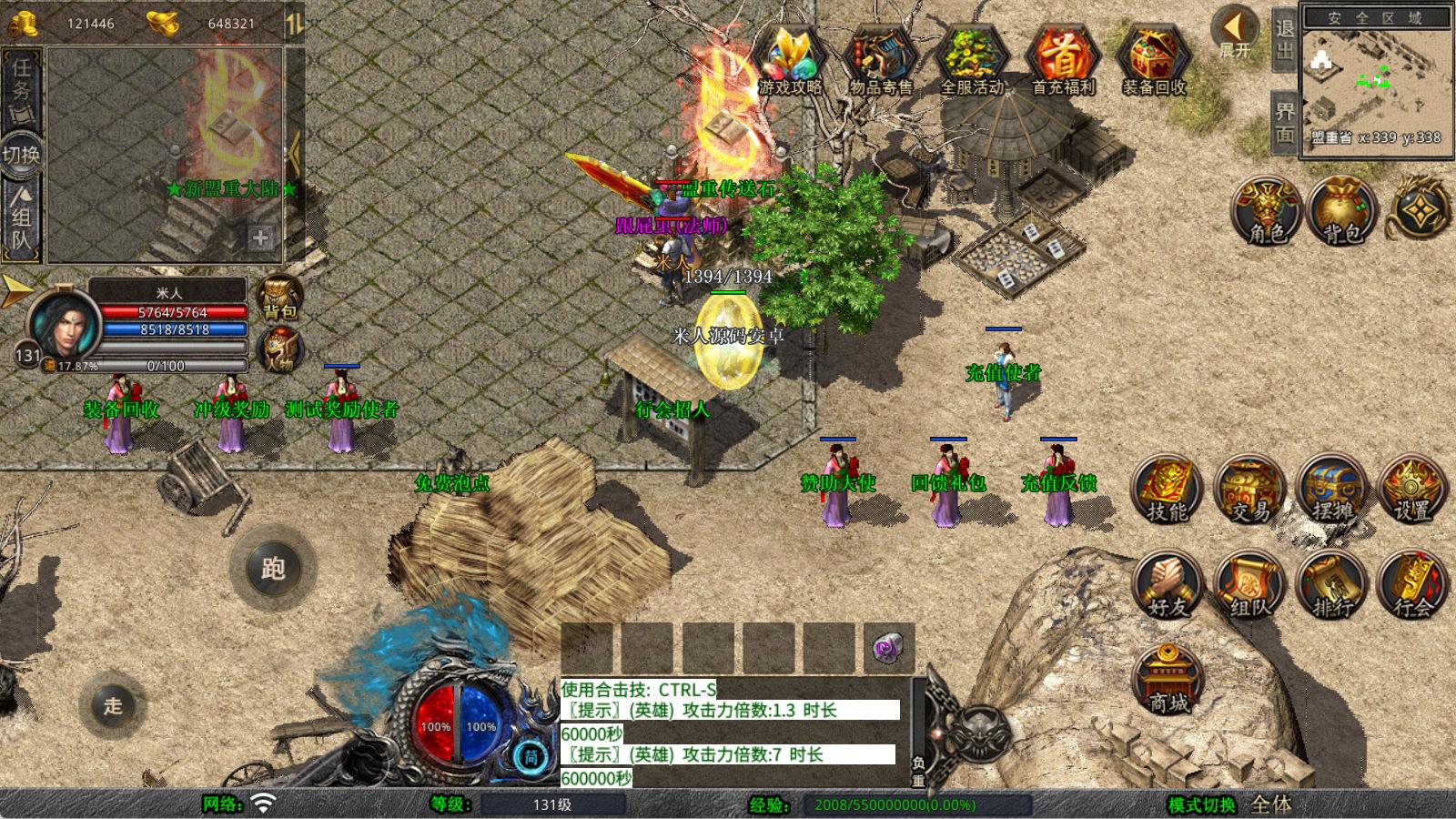Open the 装备回收 equipment recycling chest icon
Viewport: 1456px width, 819px height.
1154,59
